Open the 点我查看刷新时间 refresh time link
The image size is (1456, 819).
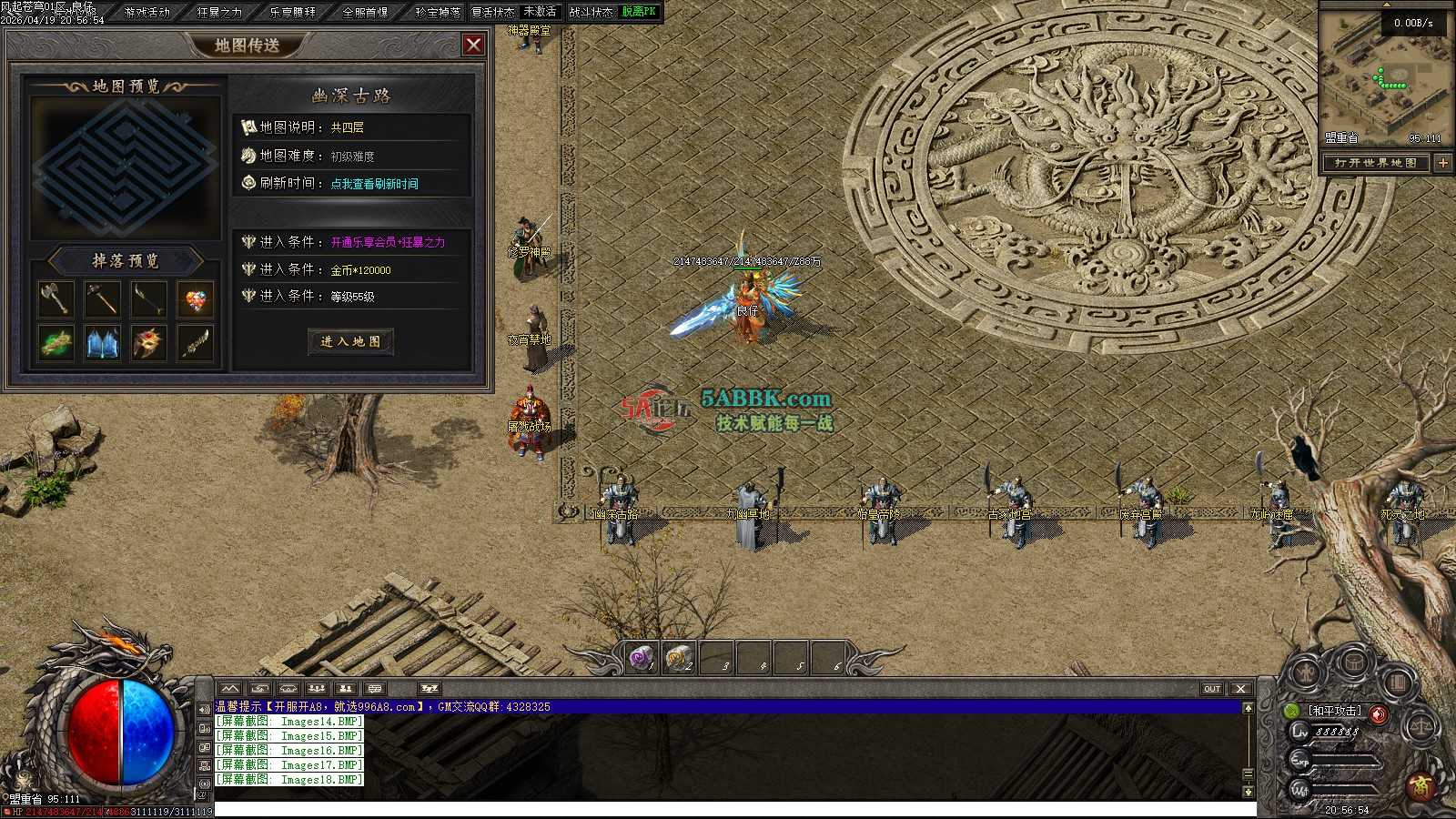374,184
